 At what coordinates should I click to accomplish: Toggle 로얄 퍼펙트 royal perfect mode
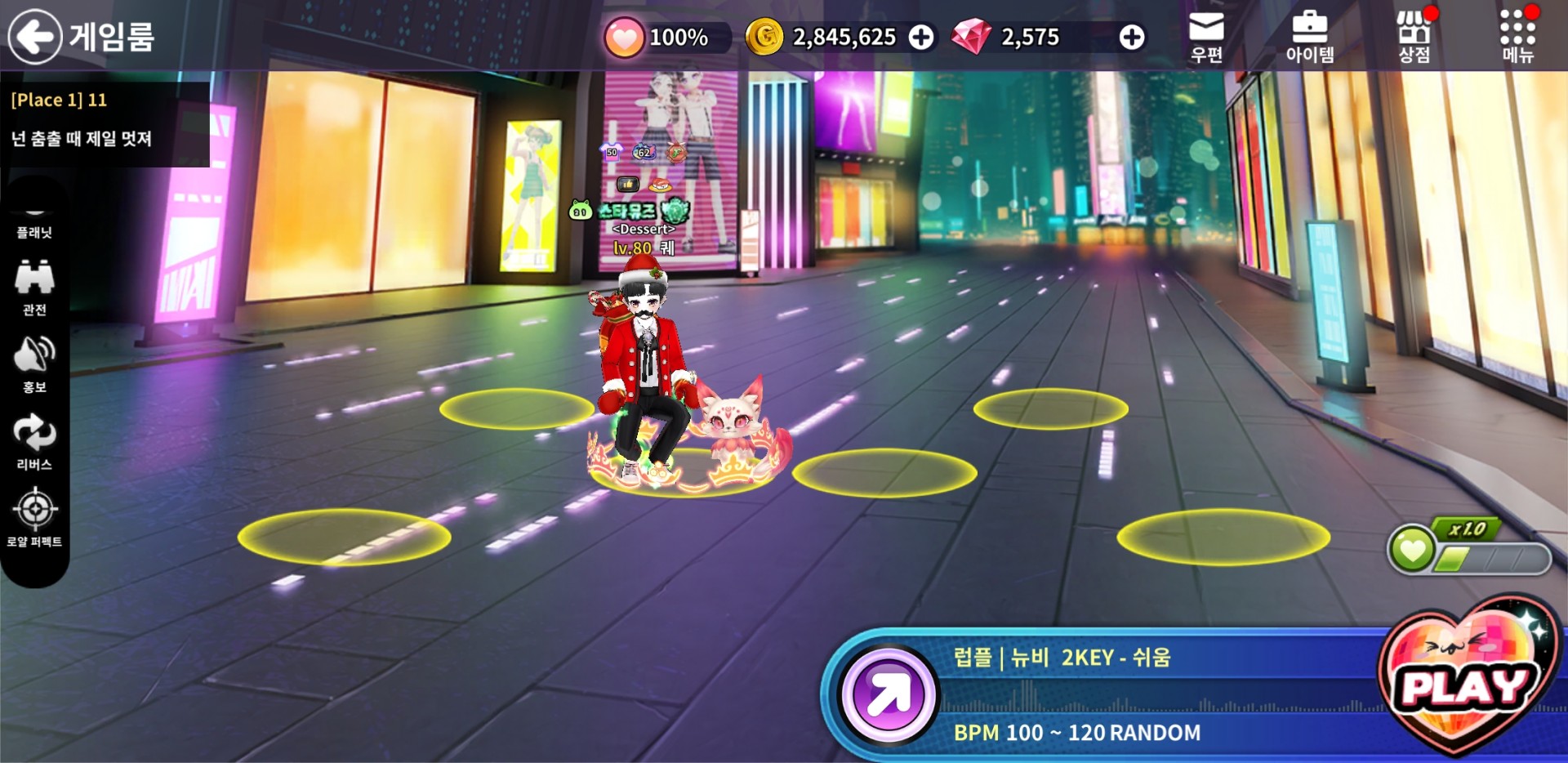tap(34, 518)
